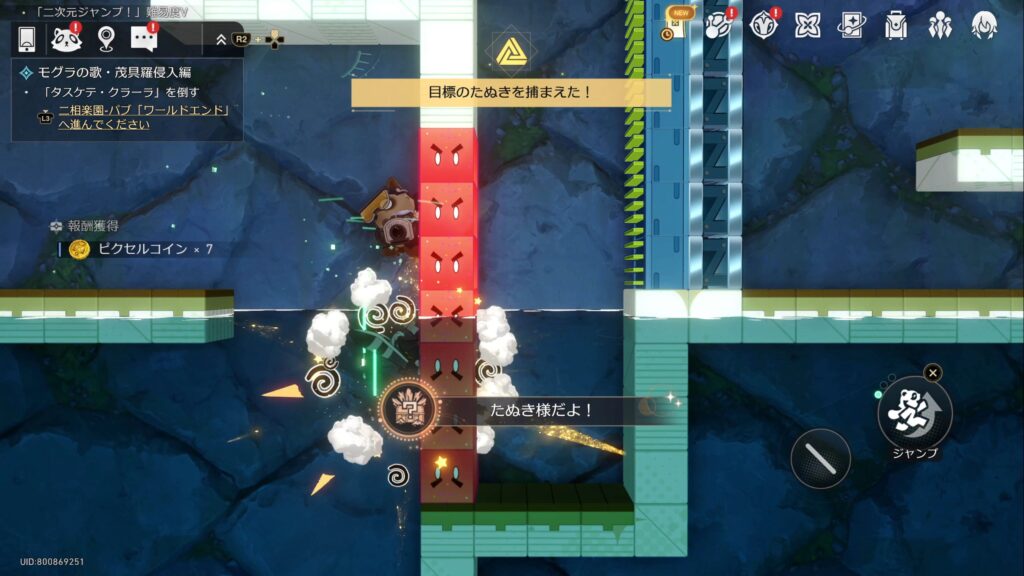The height and width of the screenshot is (576, 1024).
Task: Open the scroll icon marked NEW
Action: (x=676, y=25)
